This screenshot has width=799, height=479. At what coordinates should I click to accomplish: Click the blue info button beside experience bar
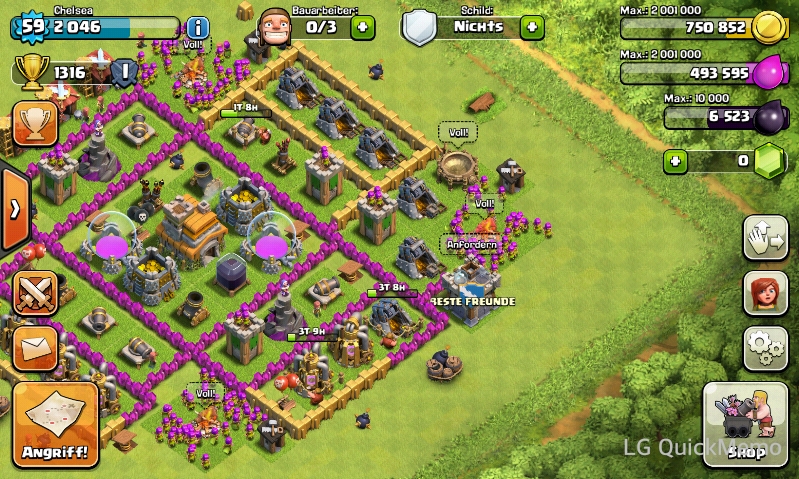point(198,28)
